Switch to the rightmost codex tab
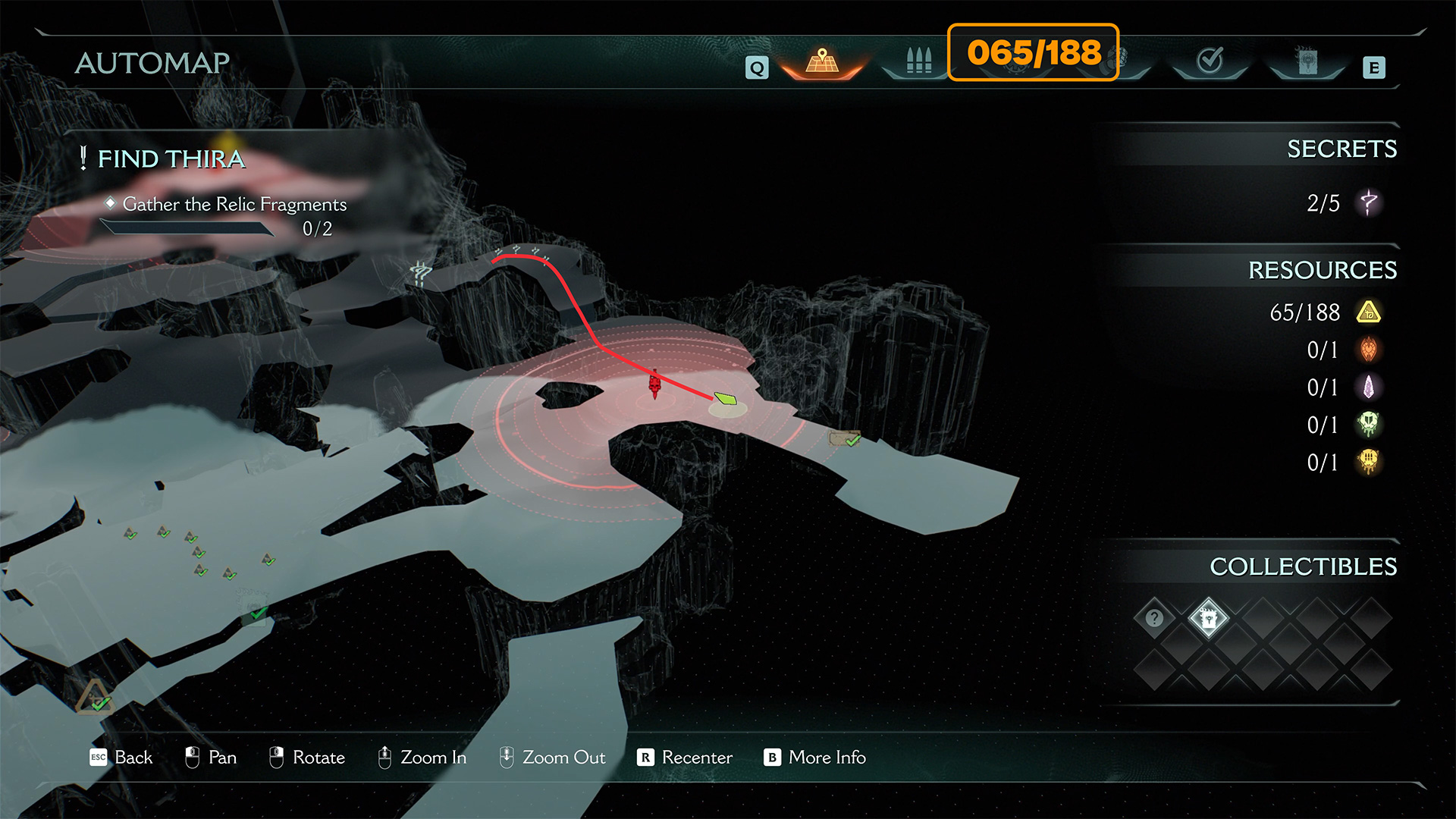 pos(1307,62)
